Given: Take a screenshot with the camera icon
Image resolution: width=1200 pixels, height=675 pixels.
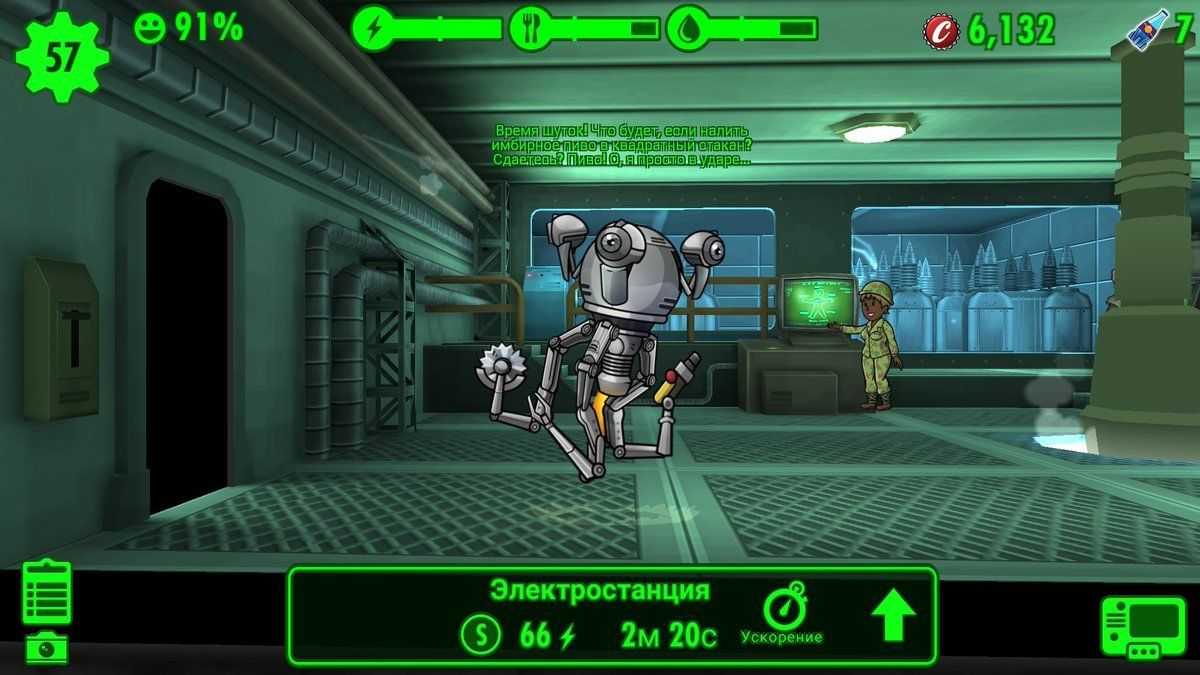Looking at the screenshot, I should point(46,648).
